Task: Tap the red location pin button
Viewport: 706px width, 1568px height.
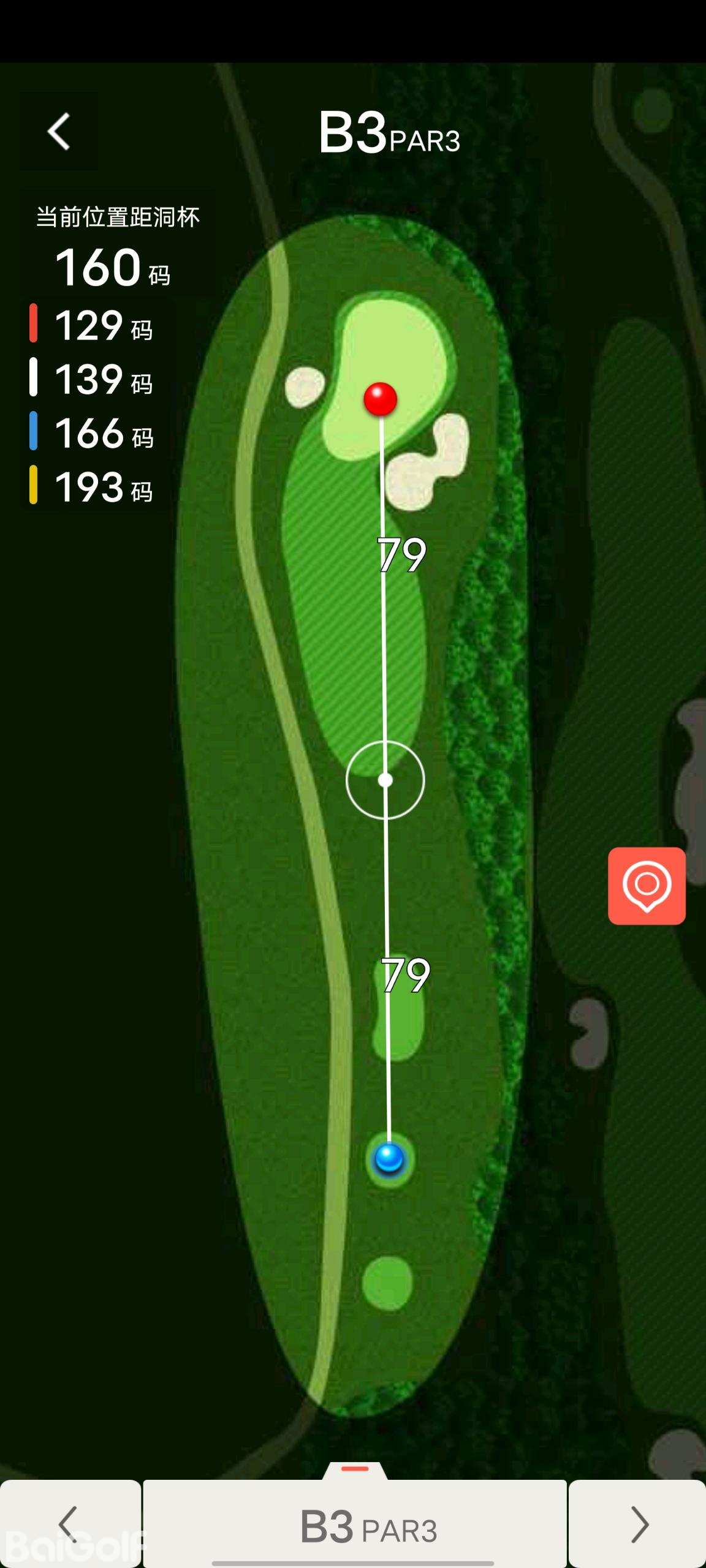Action: pos(647,886)
